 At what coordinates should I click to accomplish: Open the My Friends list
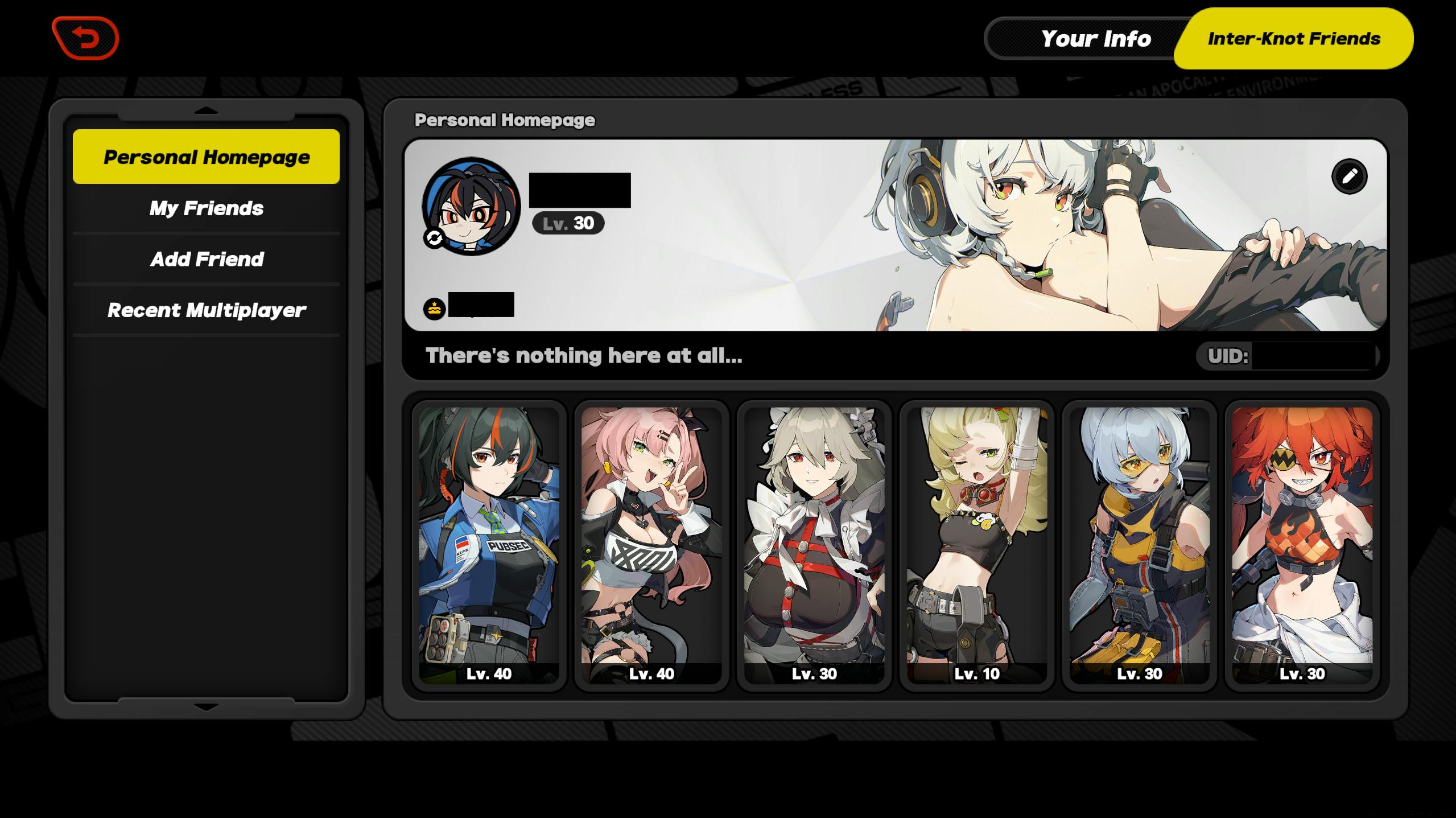tap(206, 208)
